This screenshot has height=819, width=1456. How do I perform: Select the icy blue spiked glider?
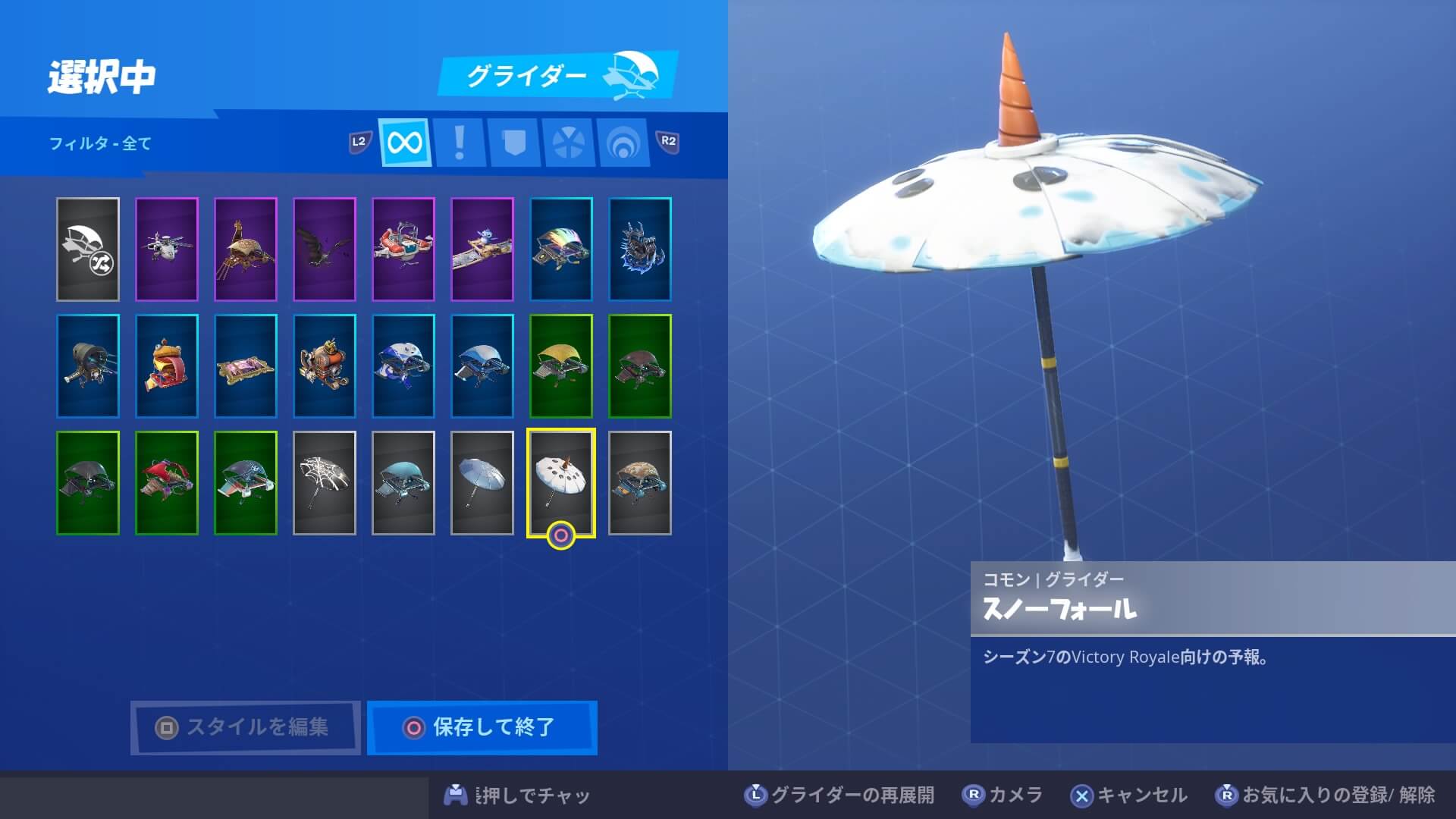pyautogui.click(x=640, y=249)
